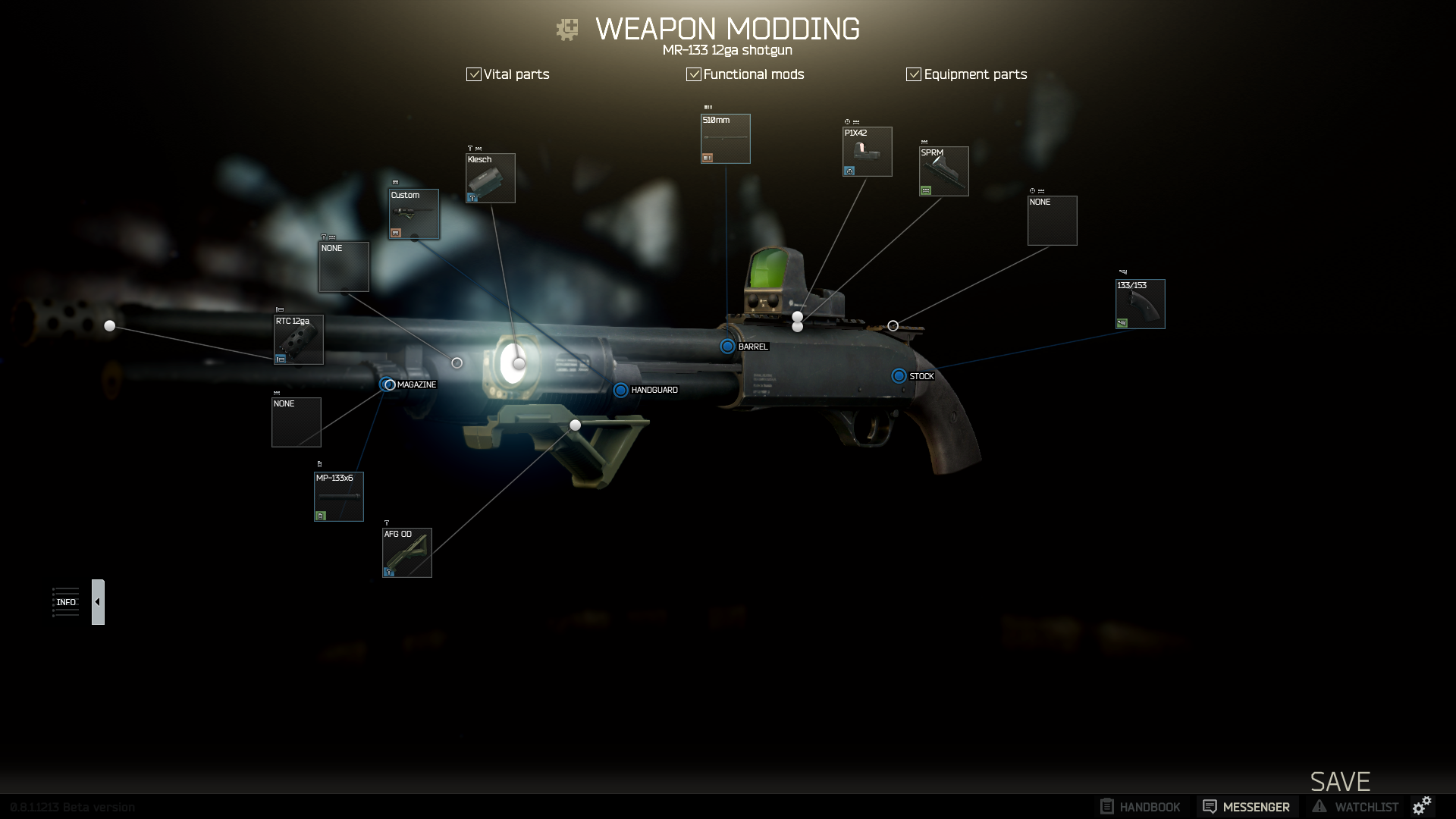Select the P1X42 sight slot
Image resolution: width=1456 pixels, height=819 pixels.
(x=867, y=152)
